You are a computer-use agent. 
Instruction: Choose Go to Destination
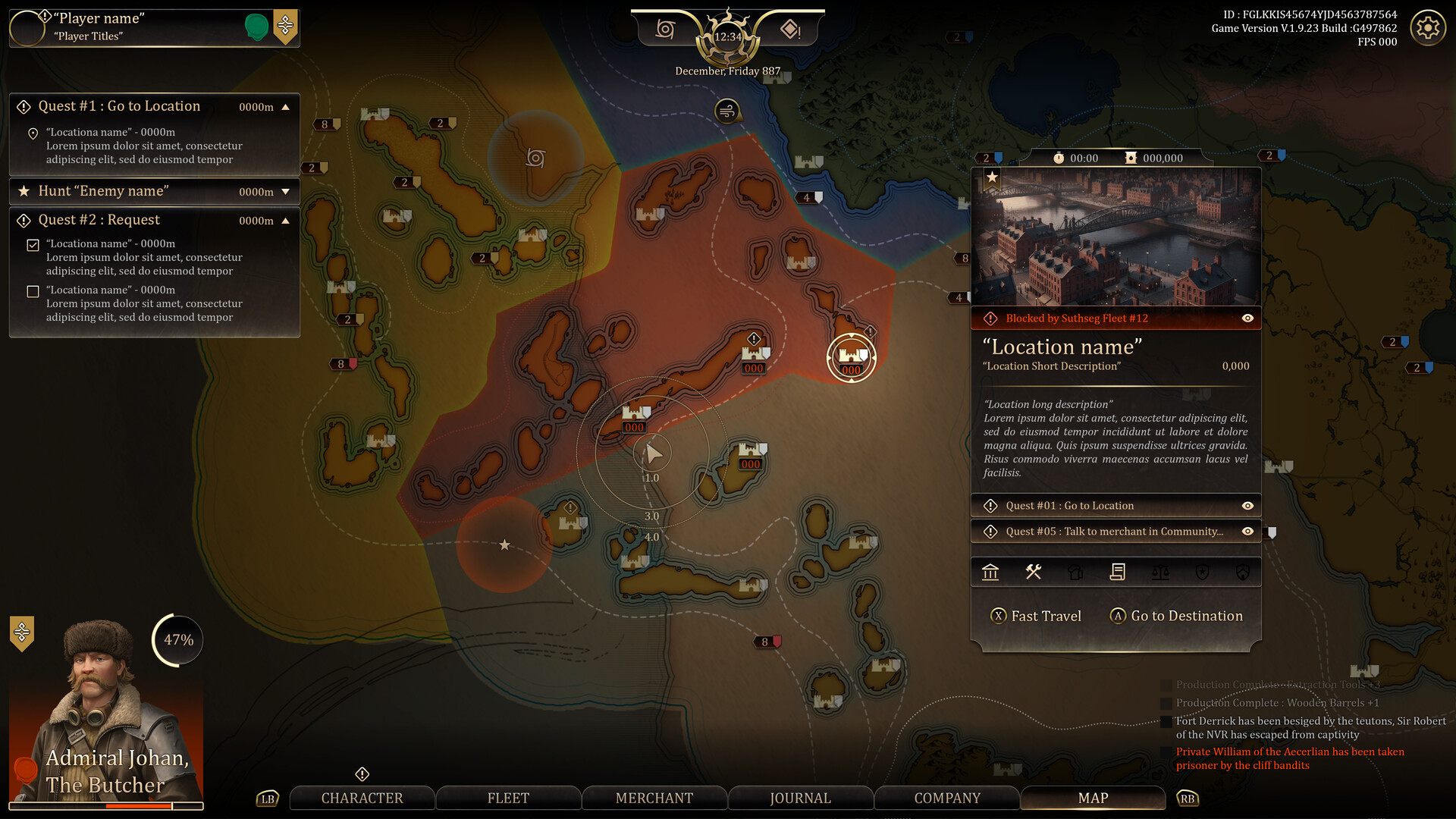[x=1176, y=616]
